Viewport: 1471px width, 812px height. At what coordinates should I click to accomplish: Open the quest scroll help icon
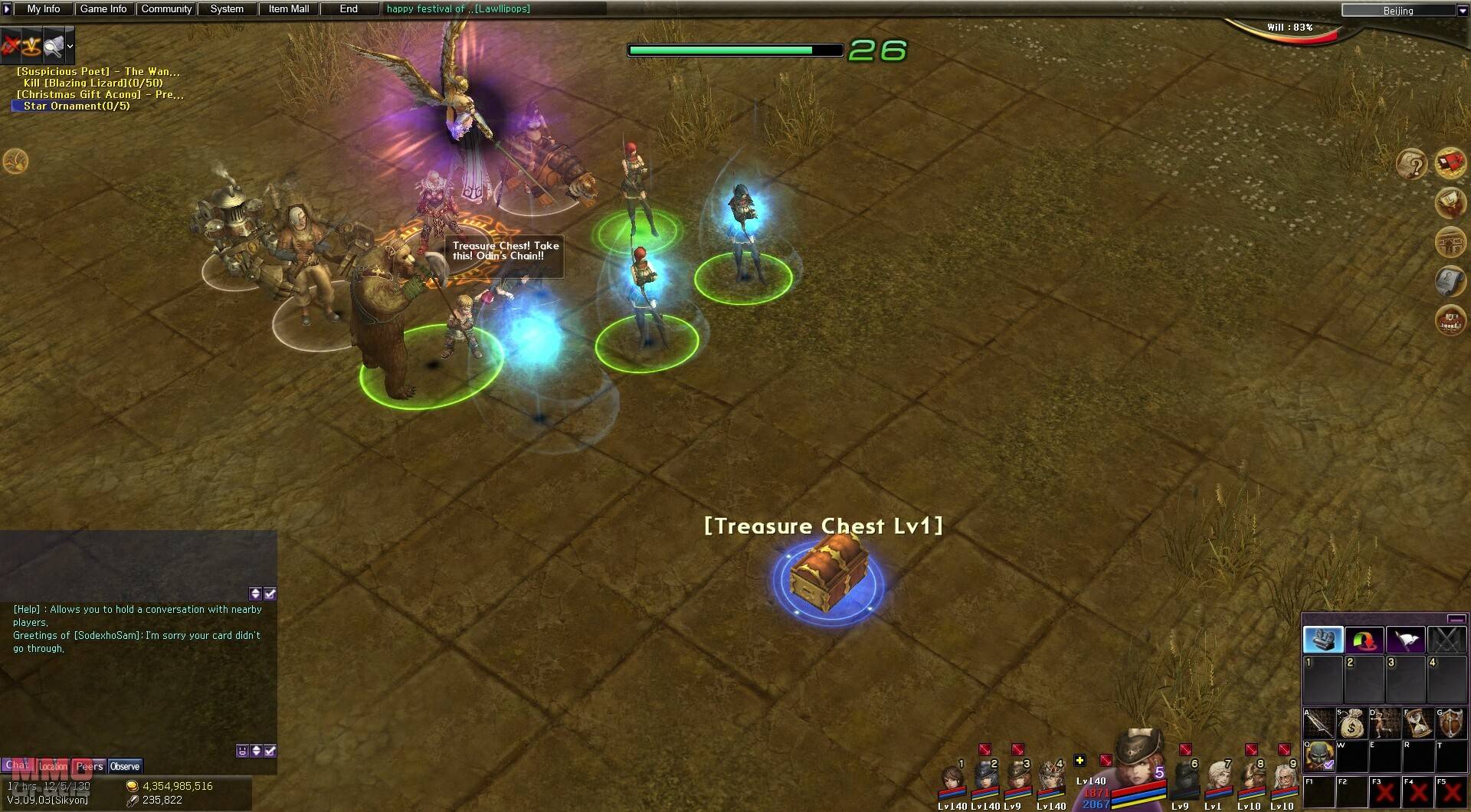pyautogui.click(x=1411, y=164)
